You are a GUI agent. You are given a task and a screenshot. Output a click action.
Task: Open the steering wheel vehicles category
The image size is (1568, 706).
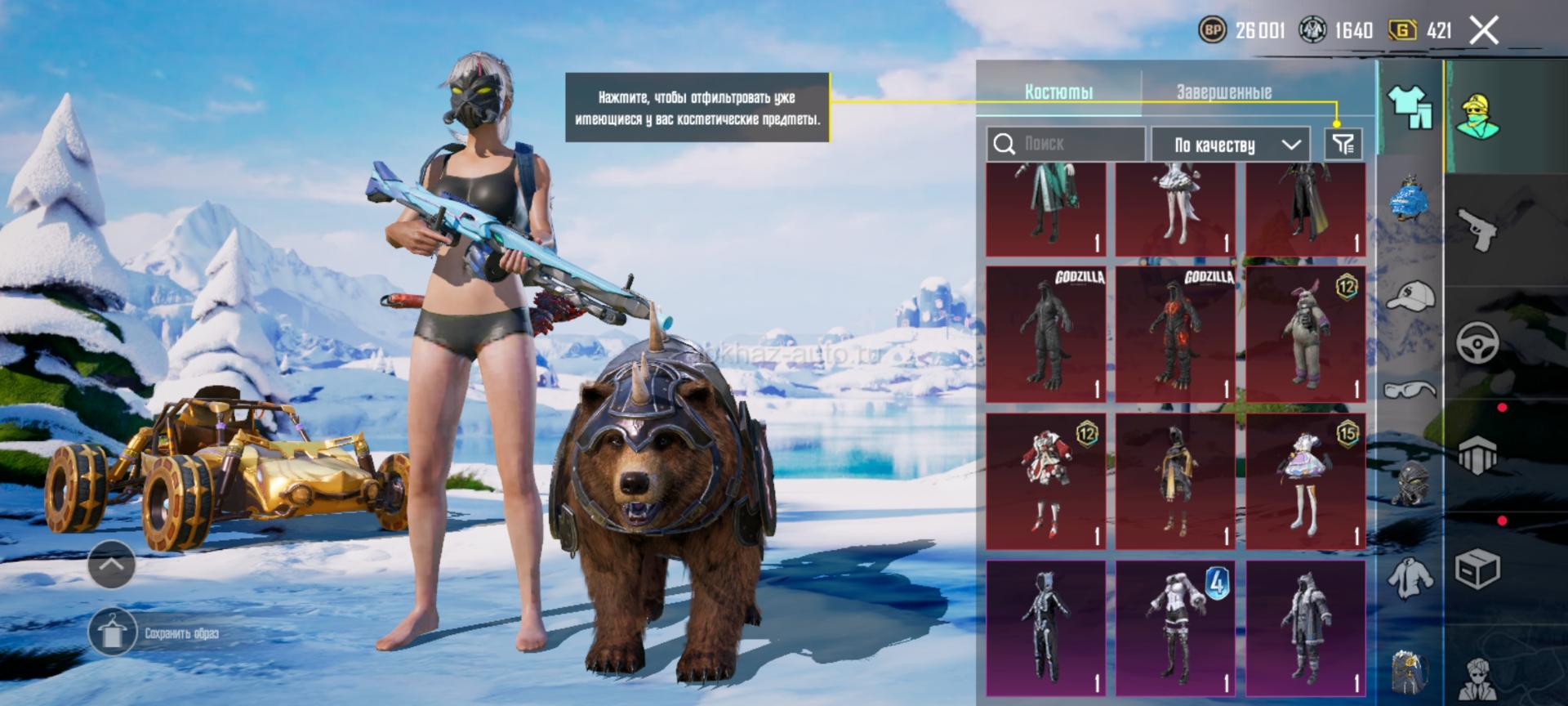click(x=1477, y=342)
